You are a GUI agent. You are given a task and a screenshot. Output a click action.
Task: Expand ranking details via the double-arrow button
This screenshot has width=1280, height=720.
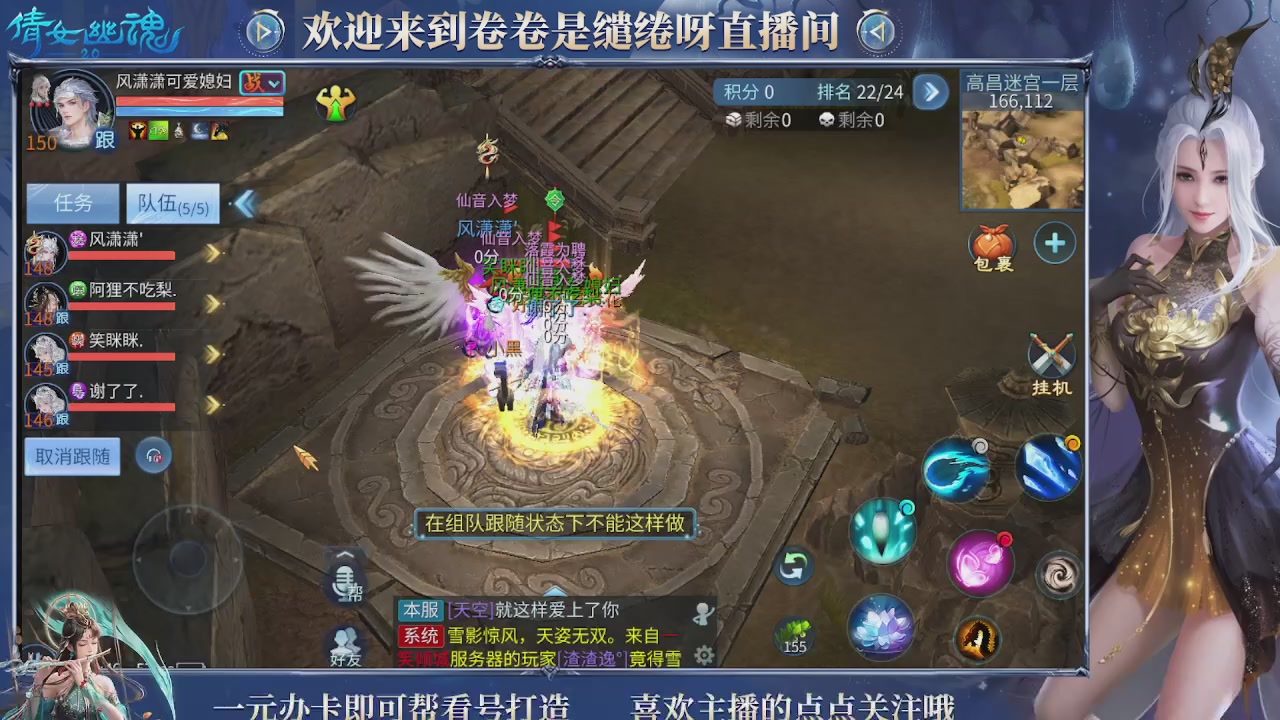pyautogui.click(x=930, y=92)
